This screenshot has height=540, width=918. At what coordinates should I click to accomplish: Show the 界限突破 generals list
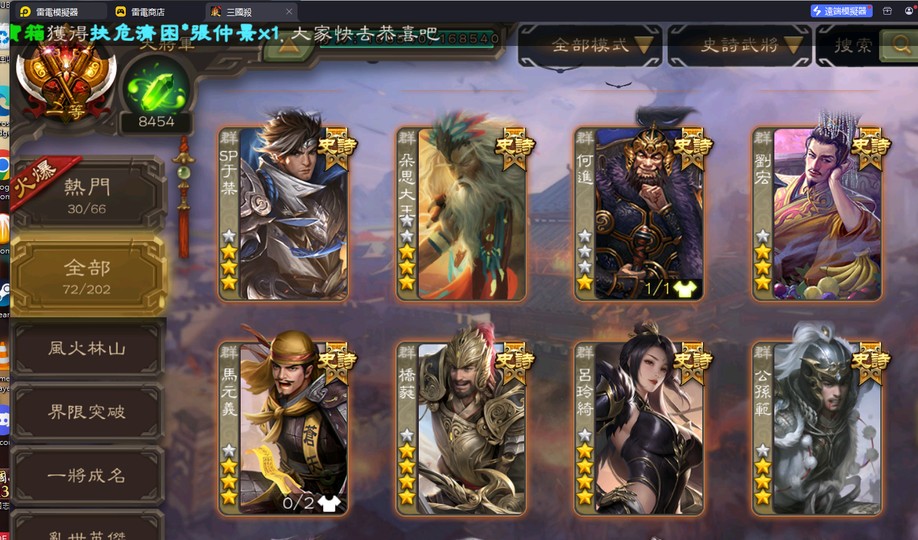coord(87,411)
